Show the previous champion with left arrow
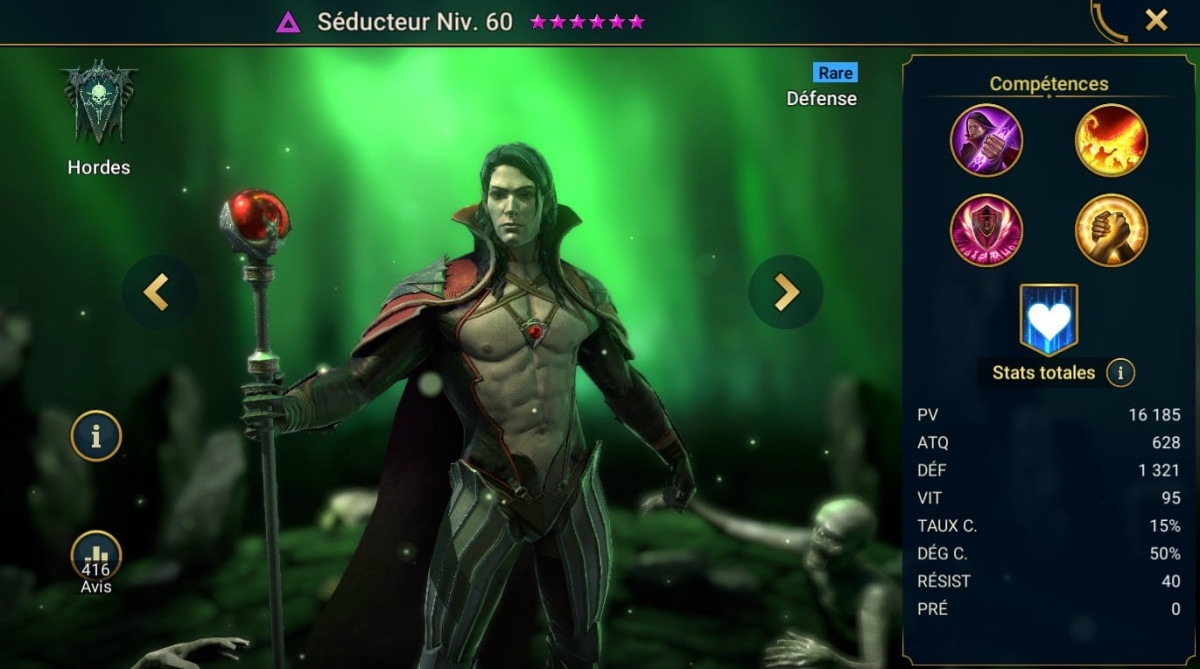The height and width of the screenshot is (669, 1200). (x=157, y=292)
